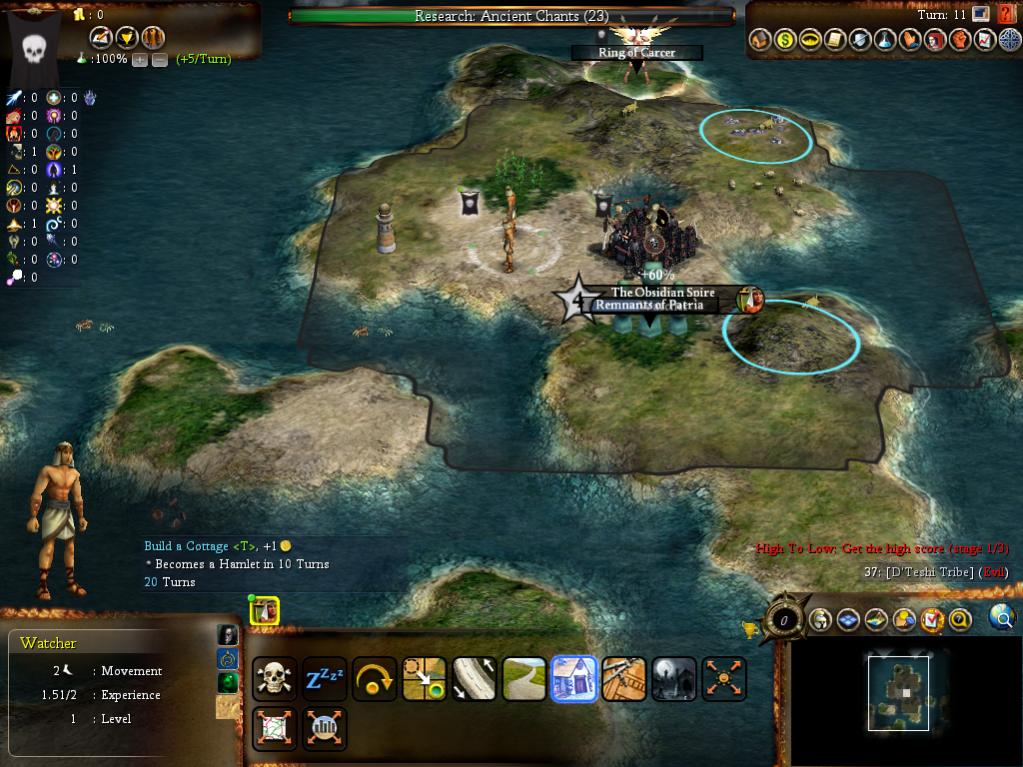Open the domestic advisor house icon
Image resolution: width=1023 pixels, height=767 pixels.
761,40
